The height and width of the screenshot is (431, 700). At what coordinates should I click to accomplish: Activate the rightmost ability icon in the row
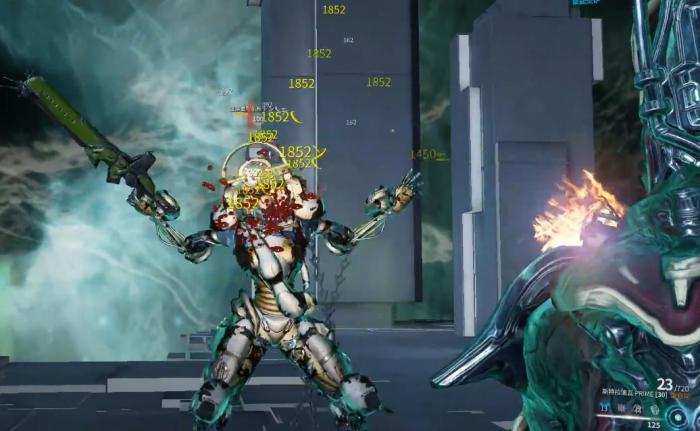(655, 410)
